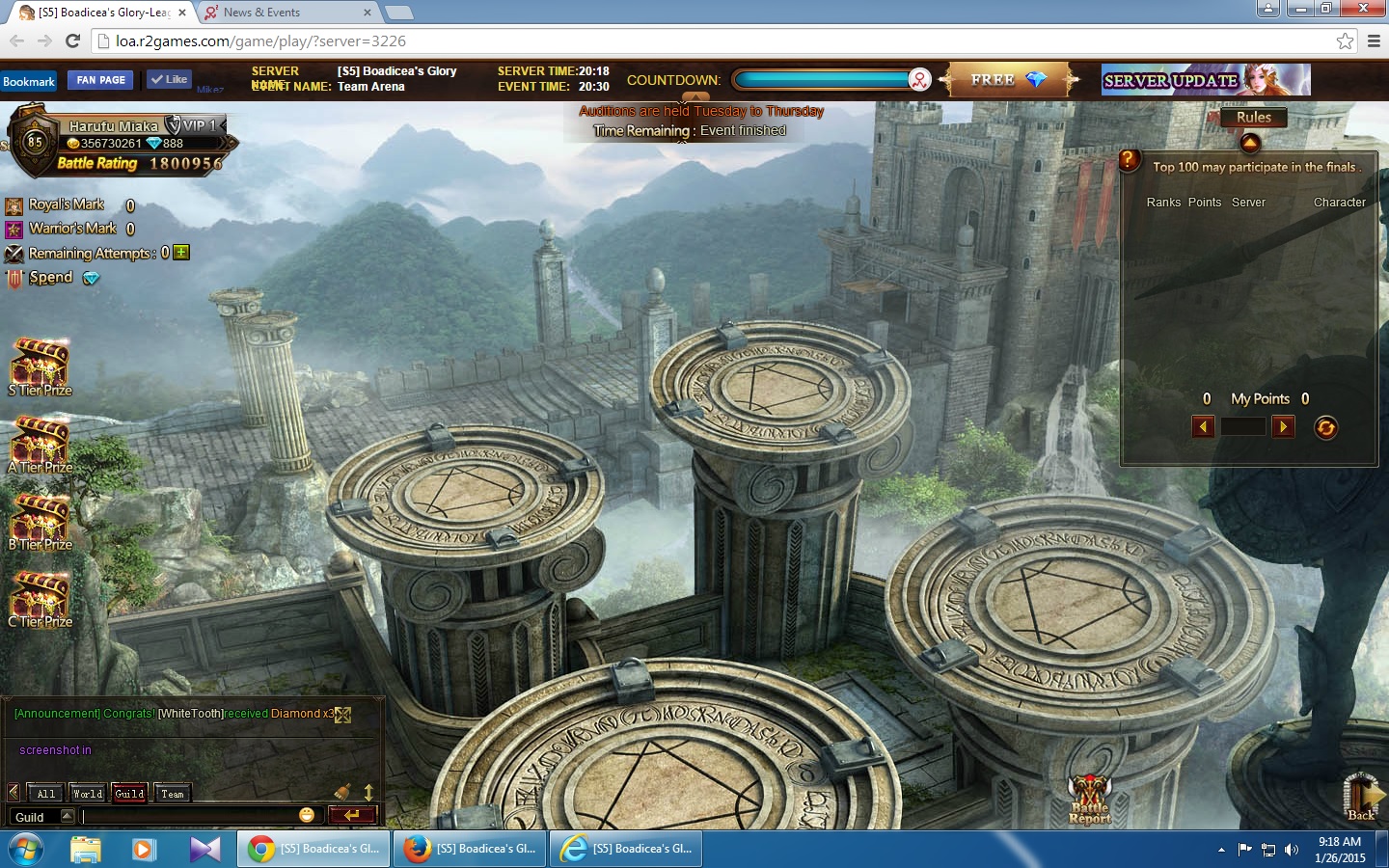The width and height of the screenshot is (1389, 868).
Task: Open the chat emoji picker
Action: pos(307,815)
